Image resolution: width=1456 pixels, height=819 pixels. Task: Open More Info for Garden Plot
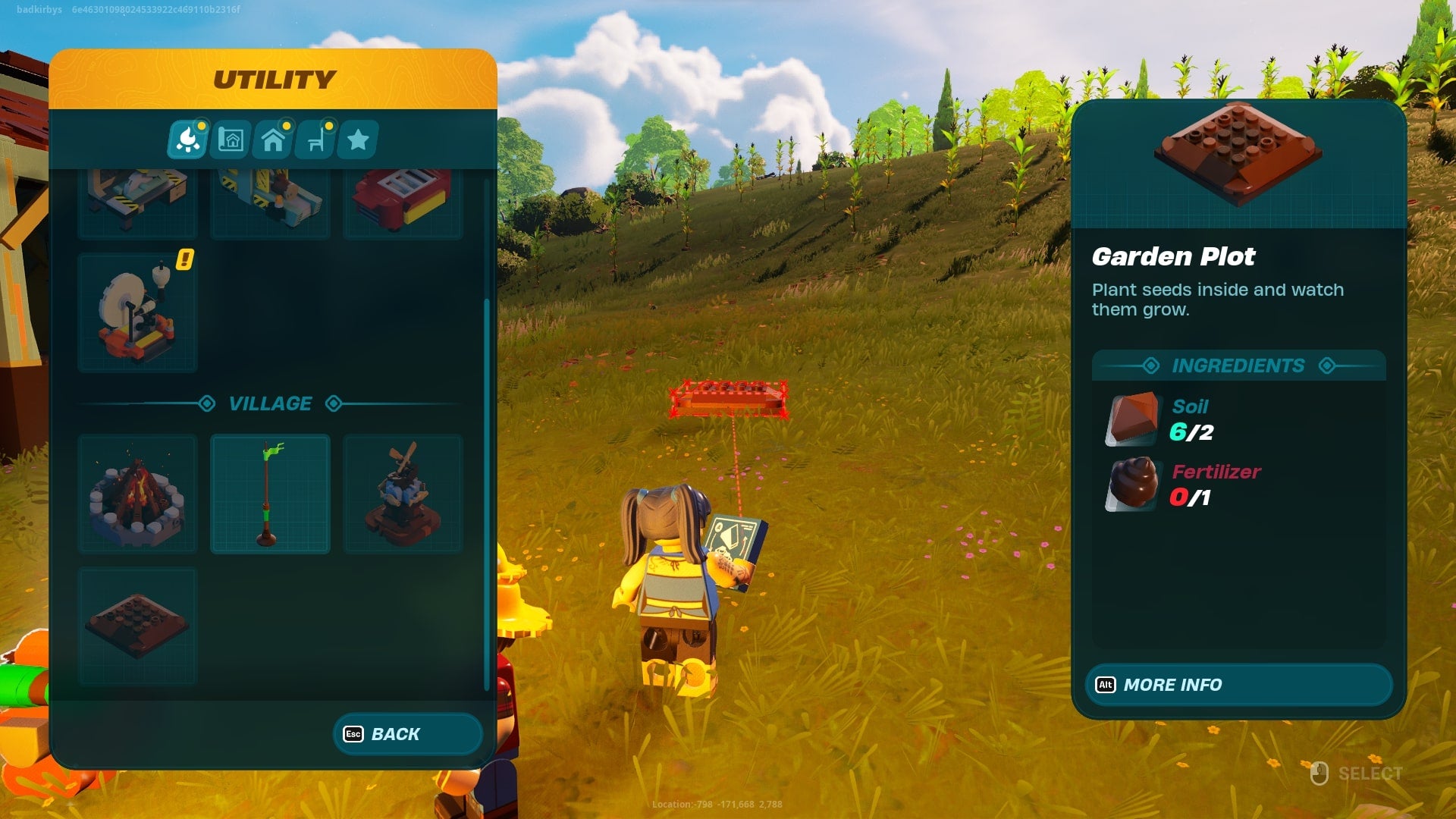click(1238, 685)
